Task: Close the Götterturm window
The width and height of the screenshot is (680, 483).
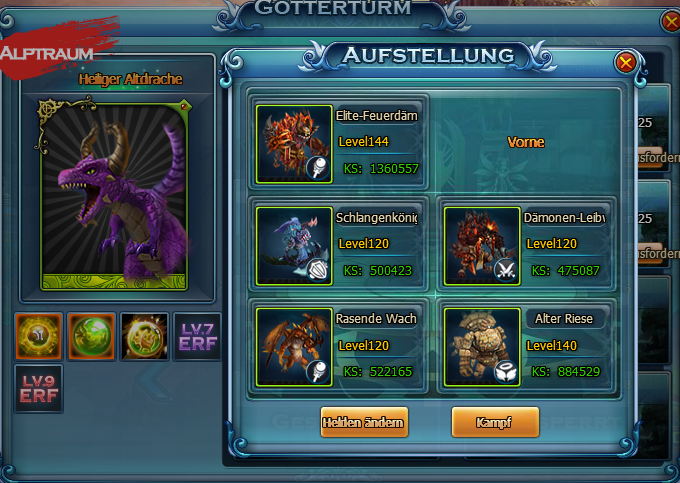Action: pyautogui.click(x=670, y=20)
